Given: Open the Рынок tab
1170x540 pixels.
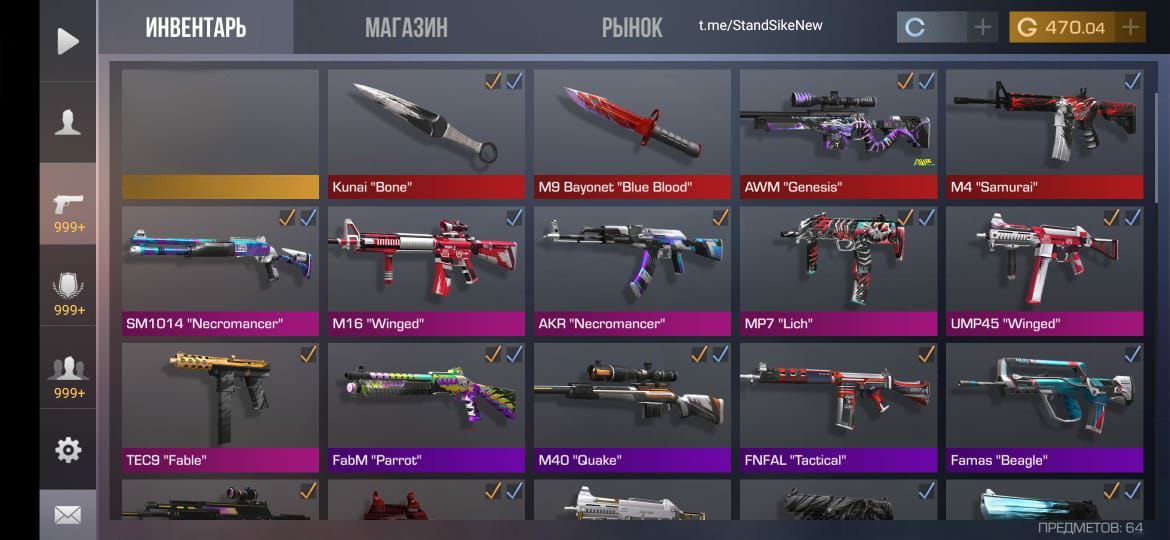Looking at the screenshot, I should (x=631, y=27).
